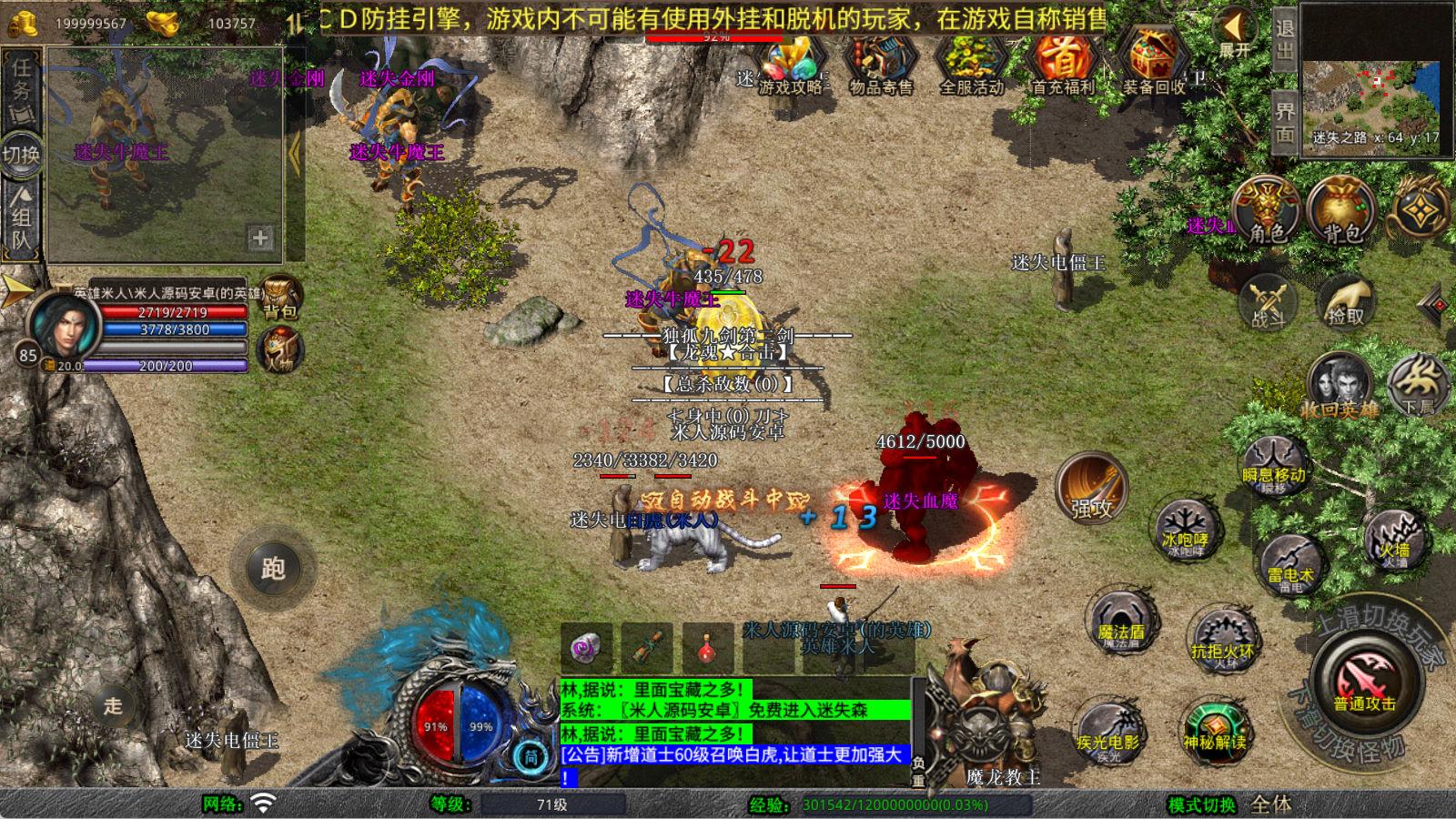Cast the 瞬息移动 teleport skill
Viewport: 1456px width, 819px height.
click(x=1273, y=463)
